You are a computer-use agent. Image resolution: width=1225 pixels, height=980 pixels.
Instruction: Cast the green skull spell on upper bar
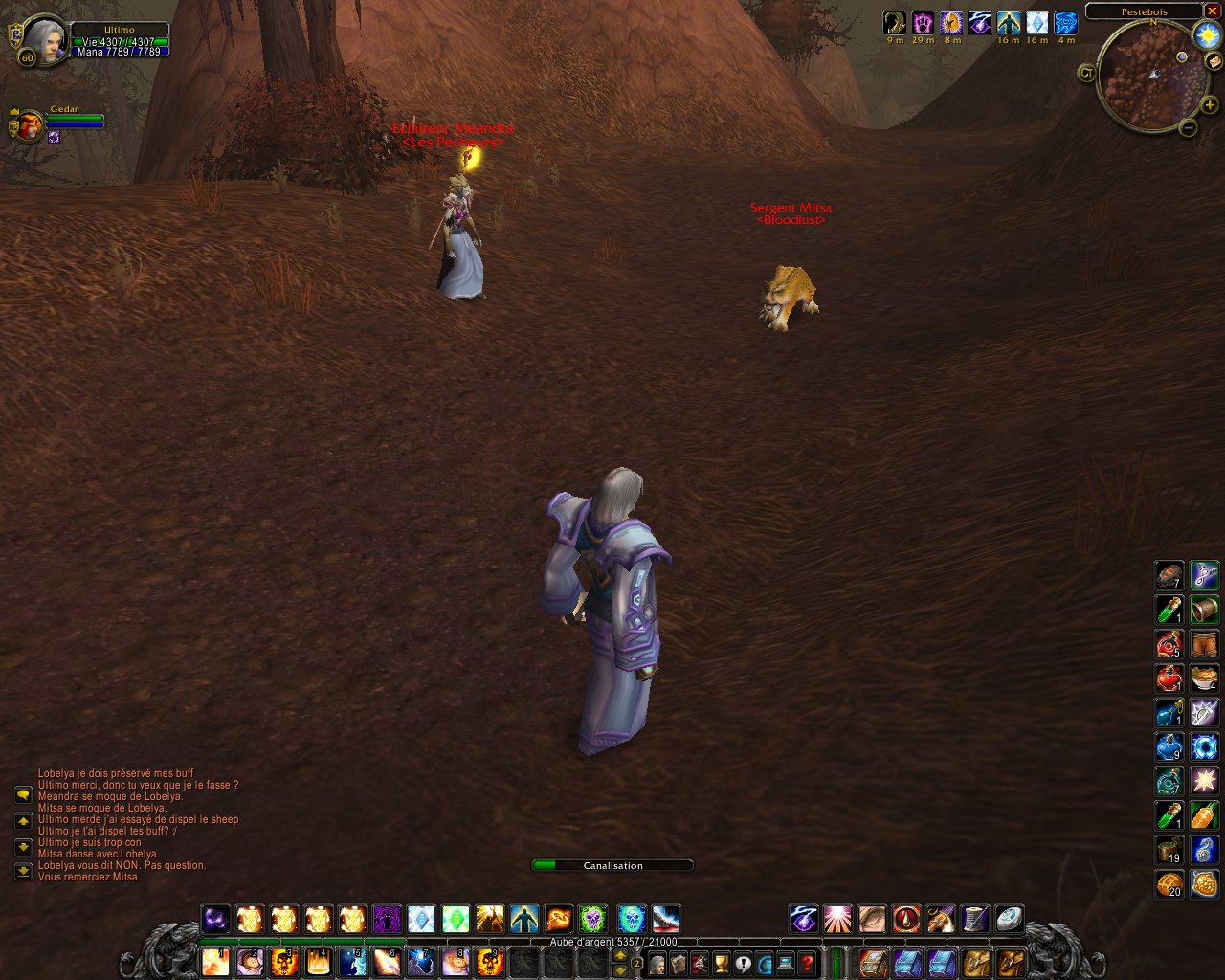pyautogui.click(x=592, y=920)
